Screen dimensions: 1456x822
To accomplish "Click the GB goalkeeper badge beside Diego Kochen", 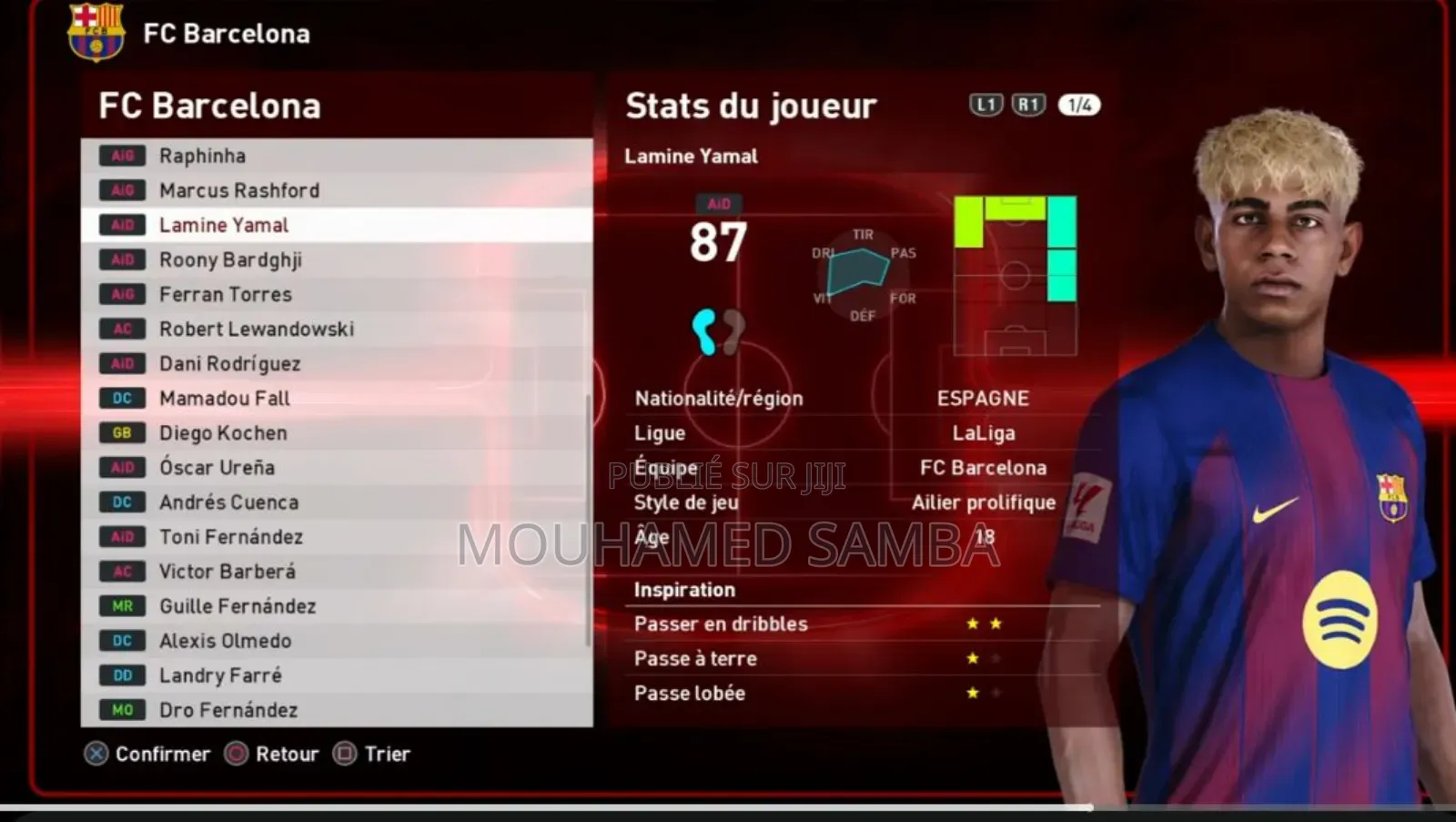I will tap(122, 432).
